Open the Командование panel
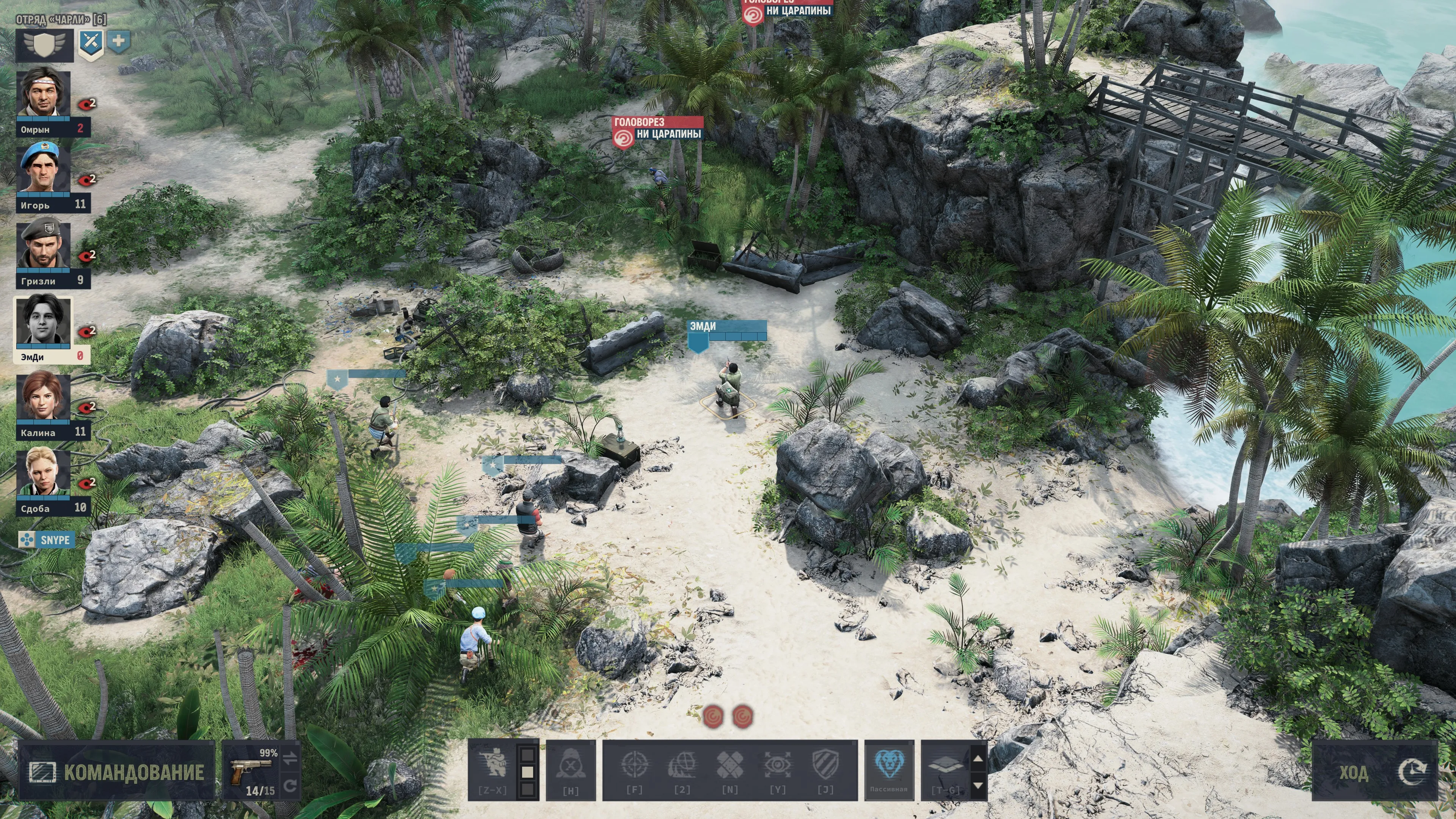The width and height of the screenshot is (1456, 819). pyautogui.click(x=116, y=772)
